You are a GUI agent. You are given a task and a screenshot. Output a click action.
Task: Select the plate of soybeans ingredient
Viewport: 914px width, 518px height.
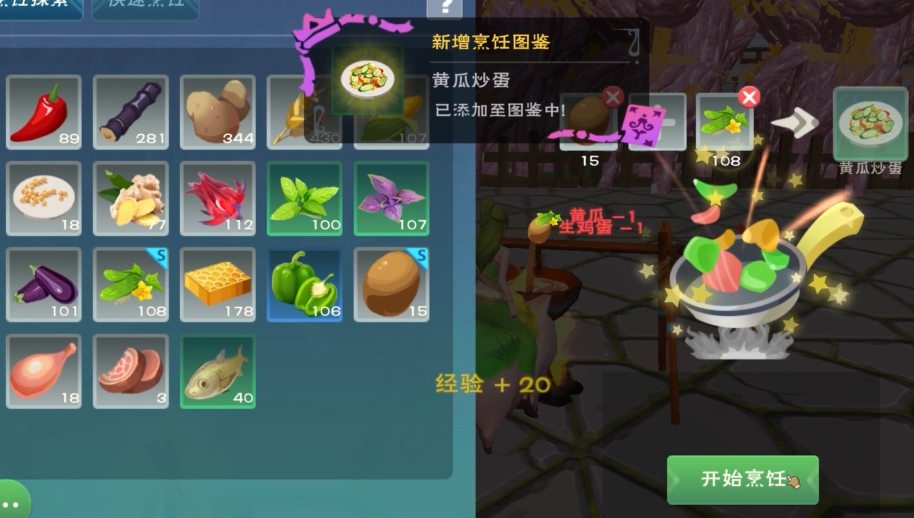44,198
